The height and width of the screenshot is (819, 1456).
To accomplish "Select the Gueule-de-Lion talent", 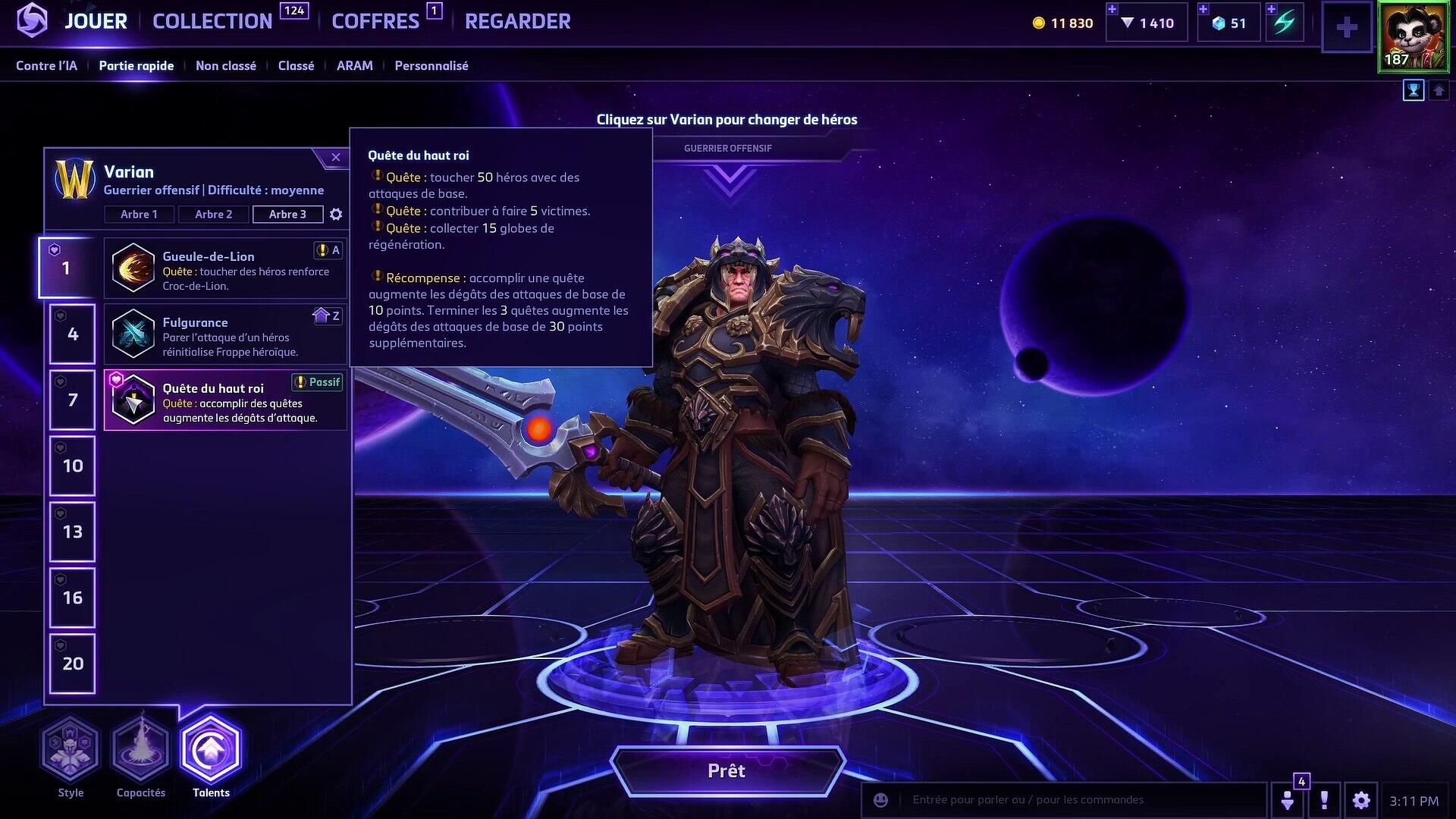I will 225,268.
